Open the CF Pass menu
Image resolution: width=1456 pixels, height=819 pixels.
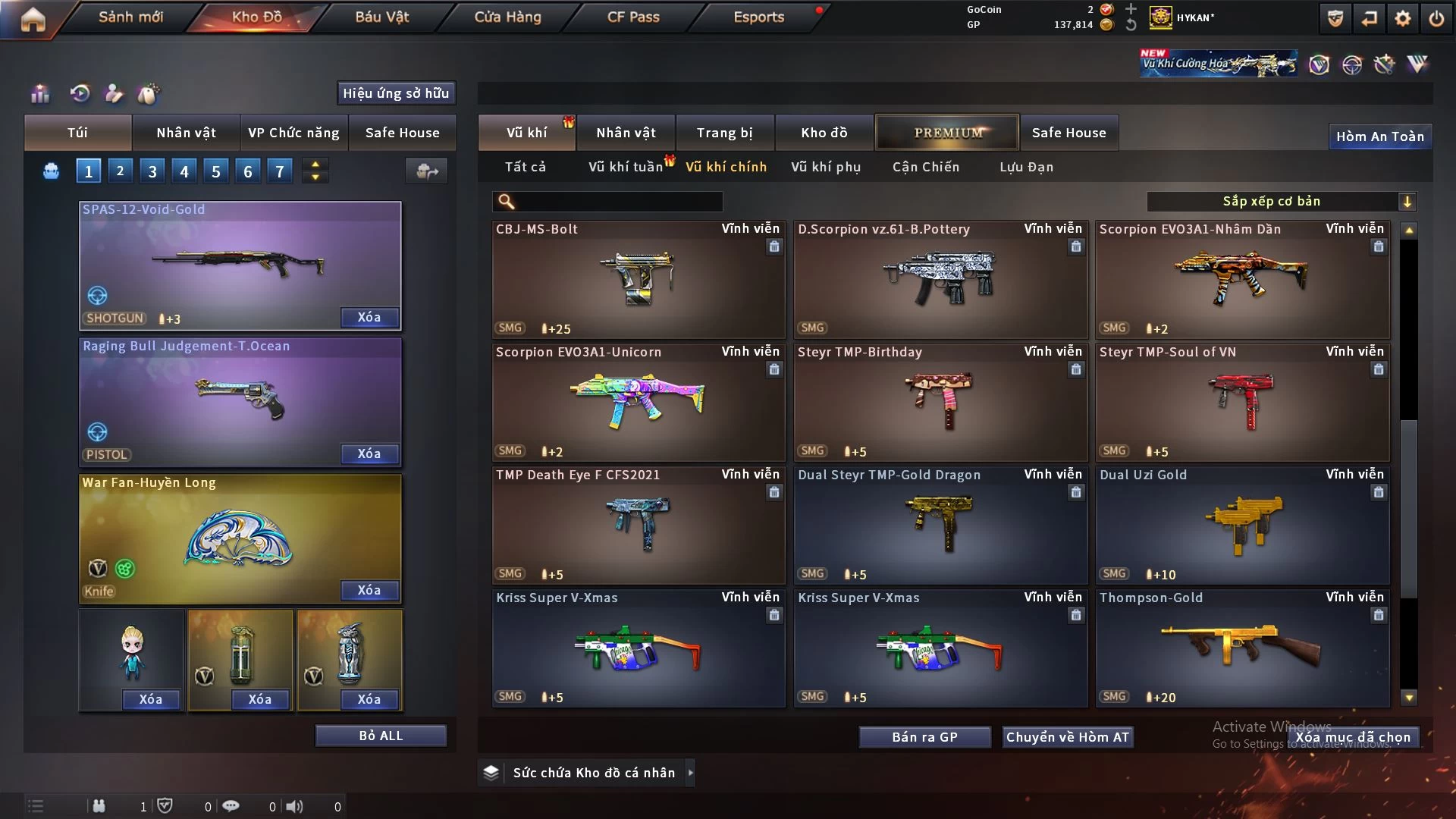633,17
